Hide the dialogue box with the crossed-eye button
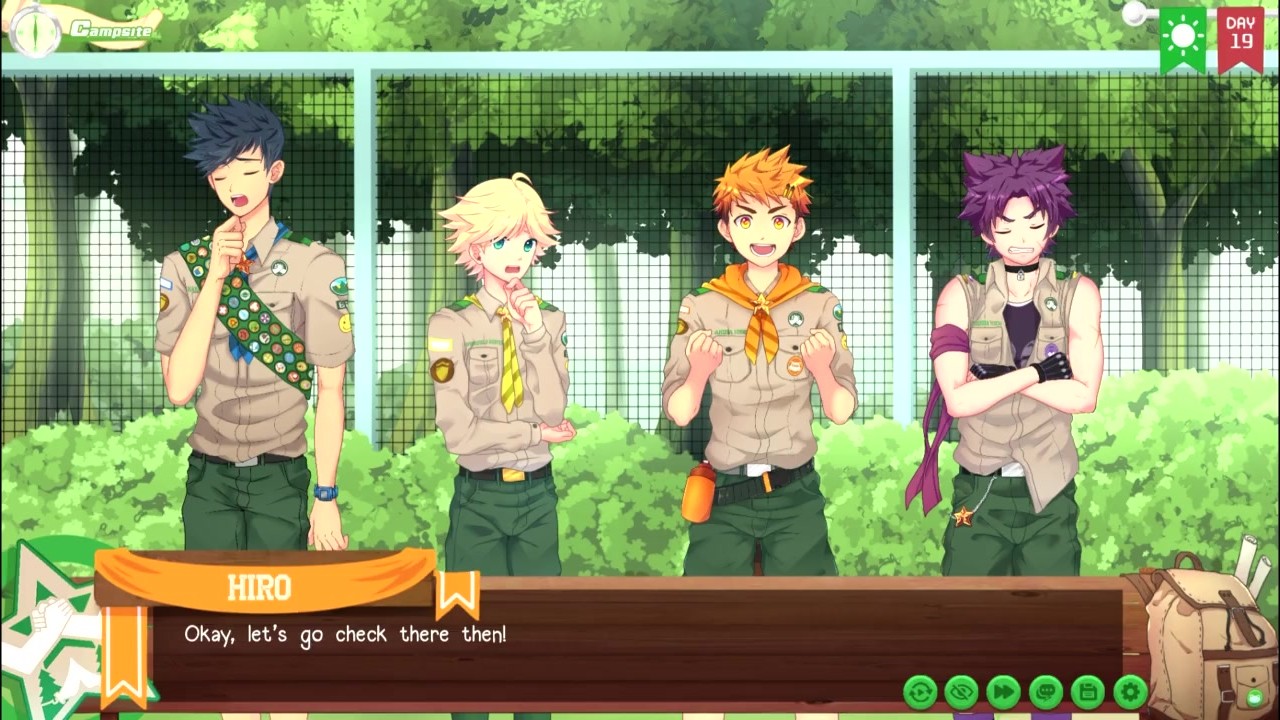Image resolution: width=1280 pixels, height=720 pixels. pyautogui.click(x=962, y=691)
